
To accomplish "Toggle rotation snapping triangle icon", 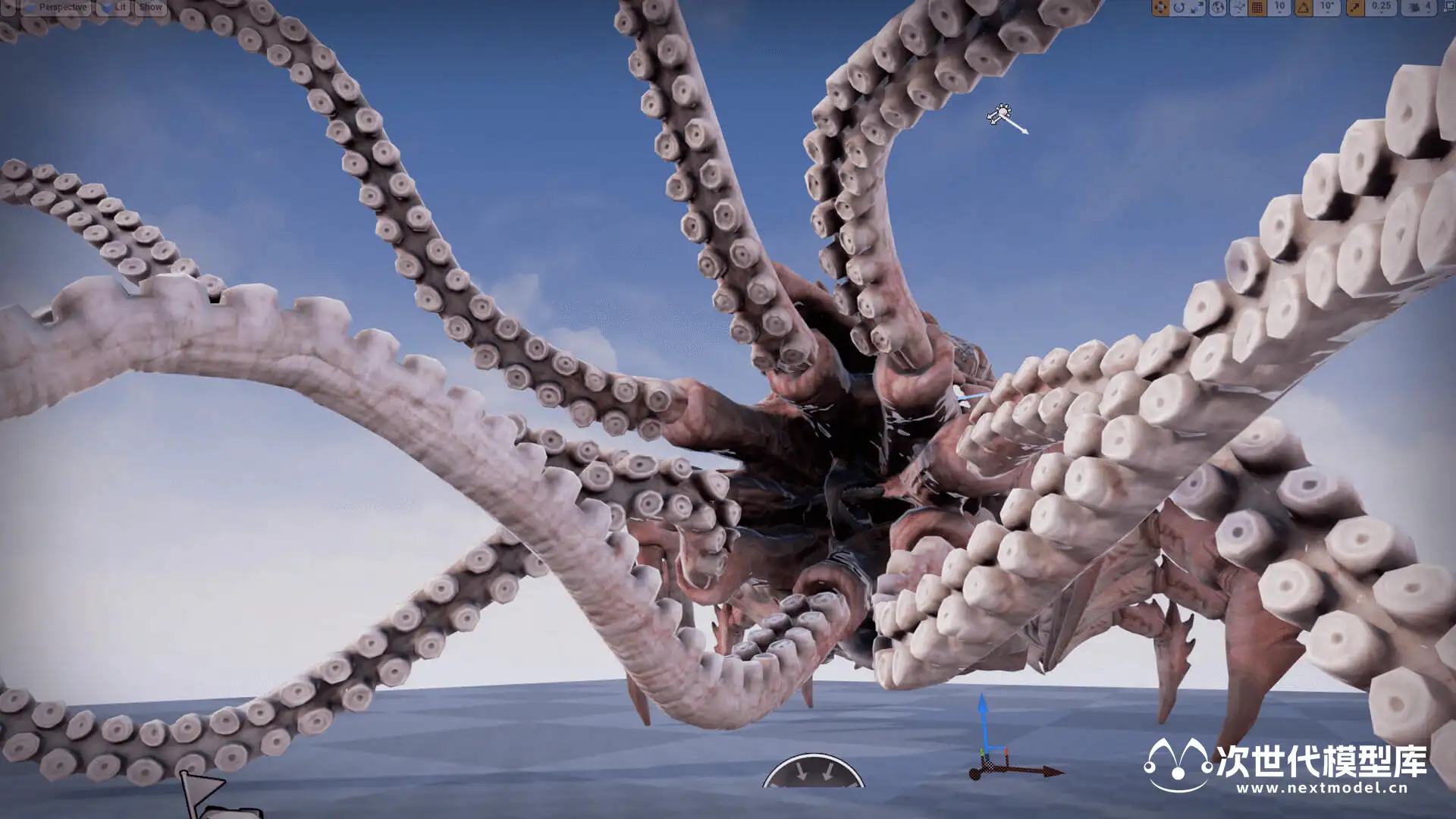I will [1304, 8].
